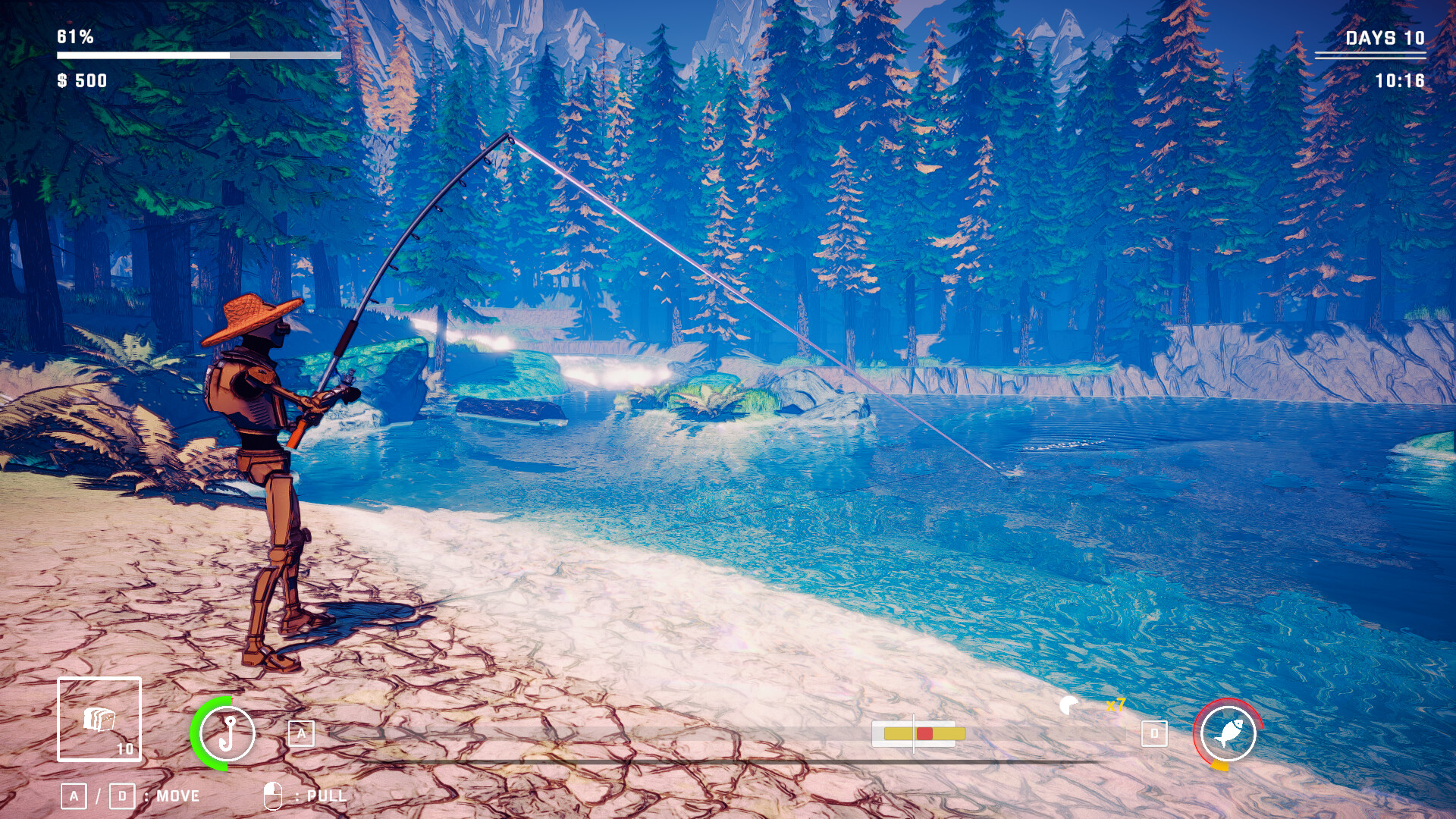Click the A key icon beside the tension bar
This screenshot has height=819, width=1456.
[303, 733]
